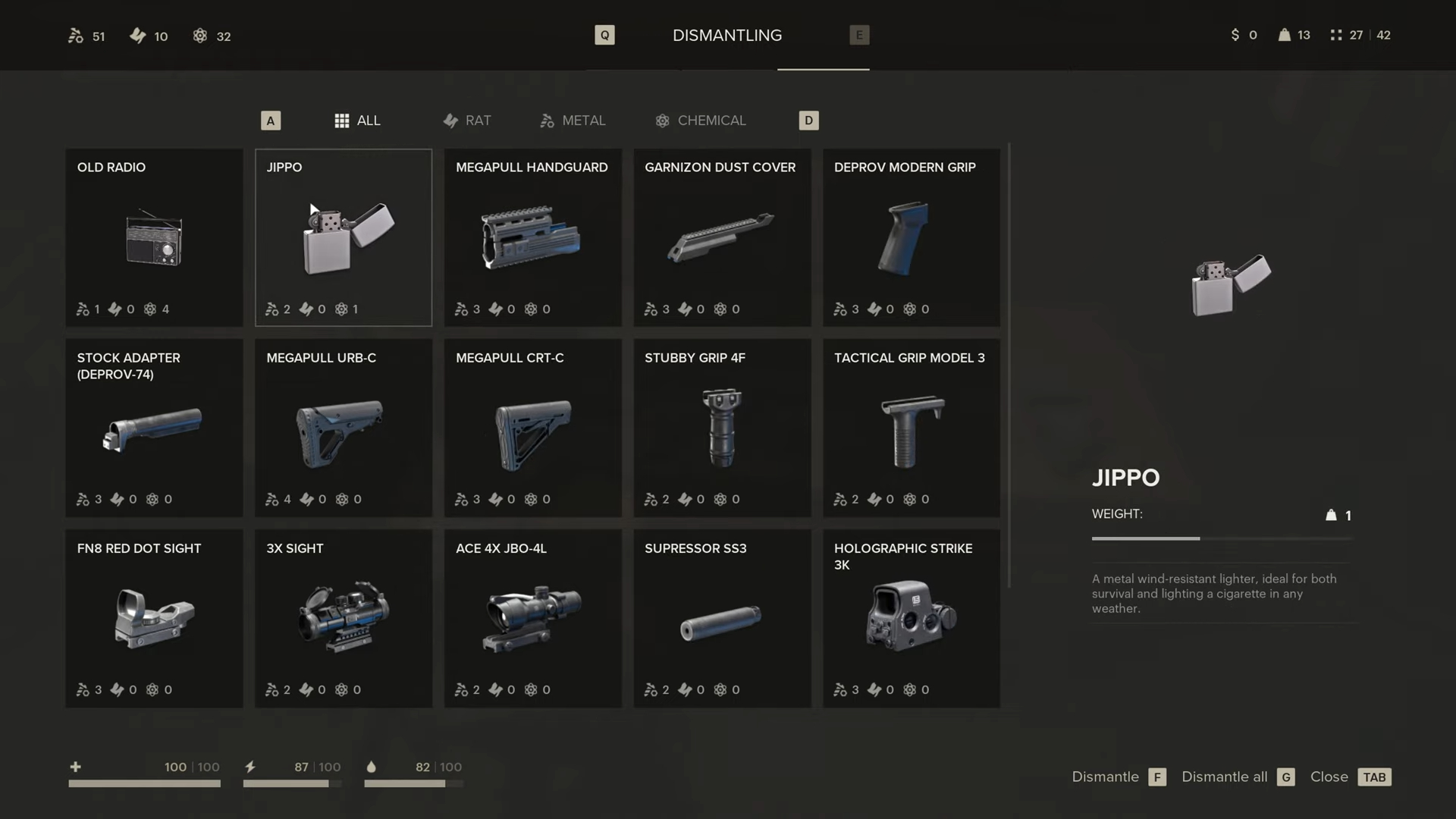Open the CHEMICAL filter tab
This screenshot has width=1456, height=819.
(701, 121)
